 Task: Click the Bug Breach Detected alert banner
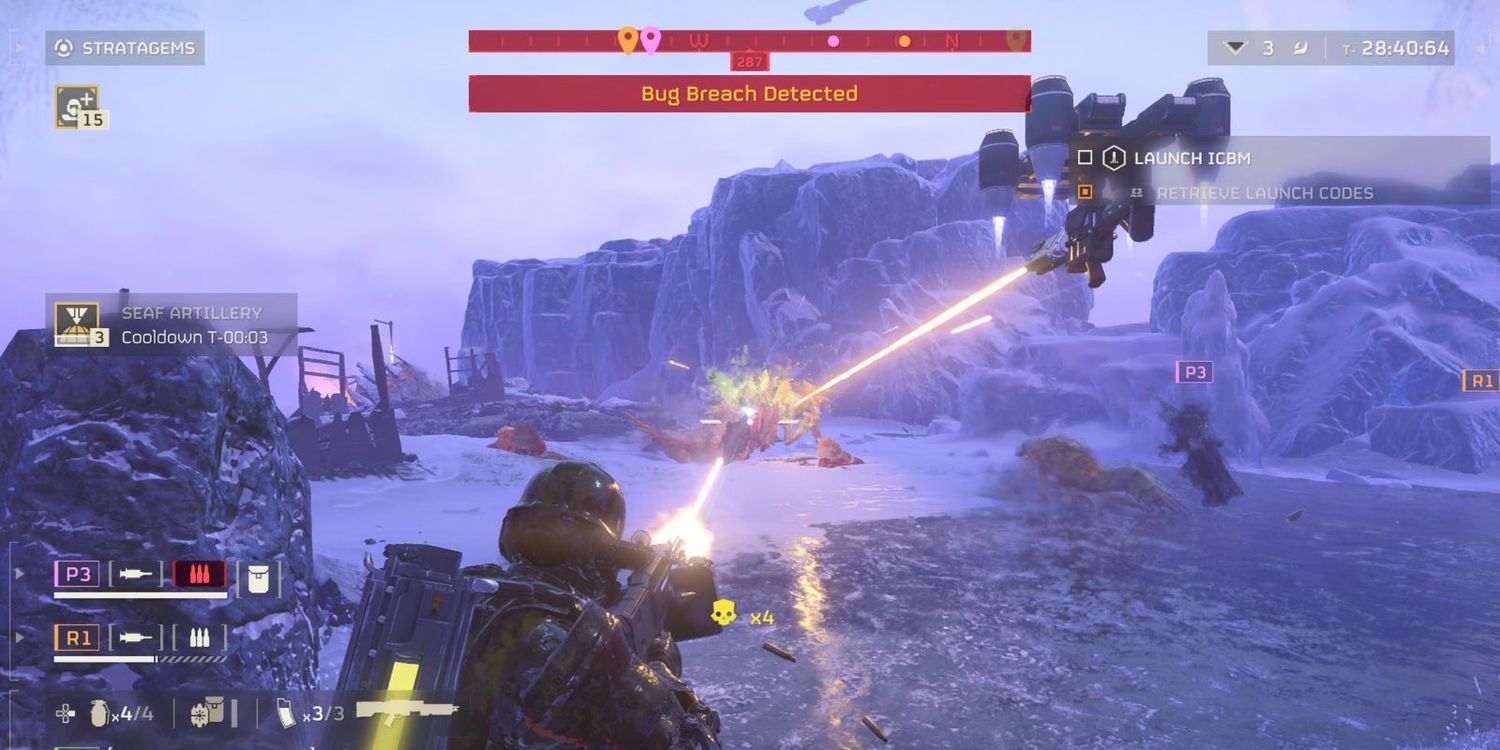point(749,94)
